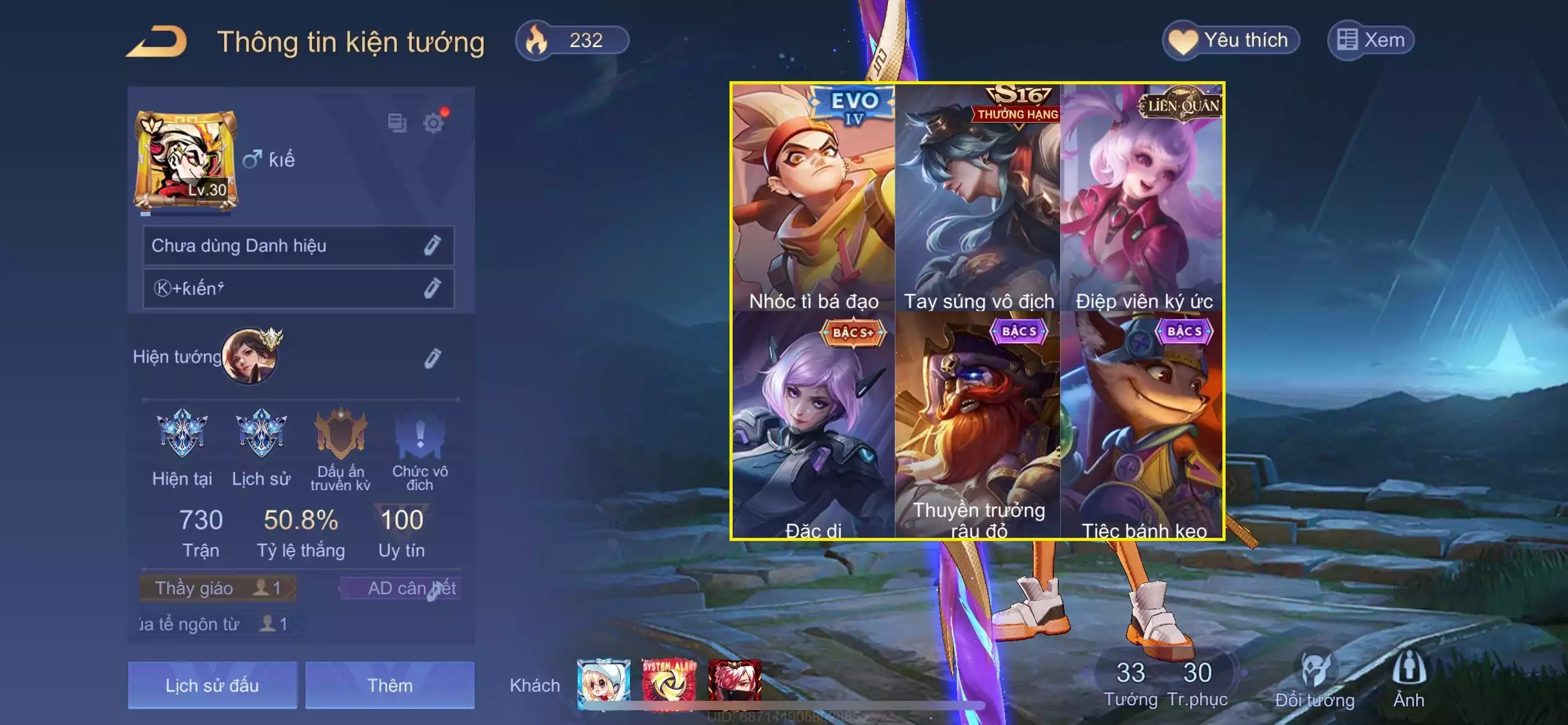Edit the Chưa dùng Danh hiệu field
Image resolution: width=1568 pixels, height=725 pixels.
point(432,245)
